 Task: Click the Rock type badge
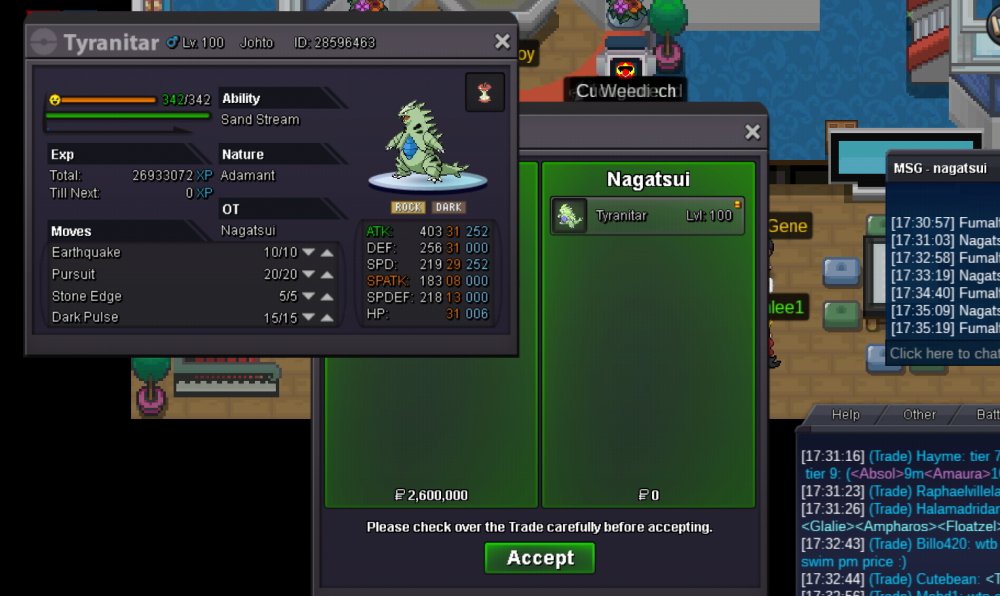(408, 207)
